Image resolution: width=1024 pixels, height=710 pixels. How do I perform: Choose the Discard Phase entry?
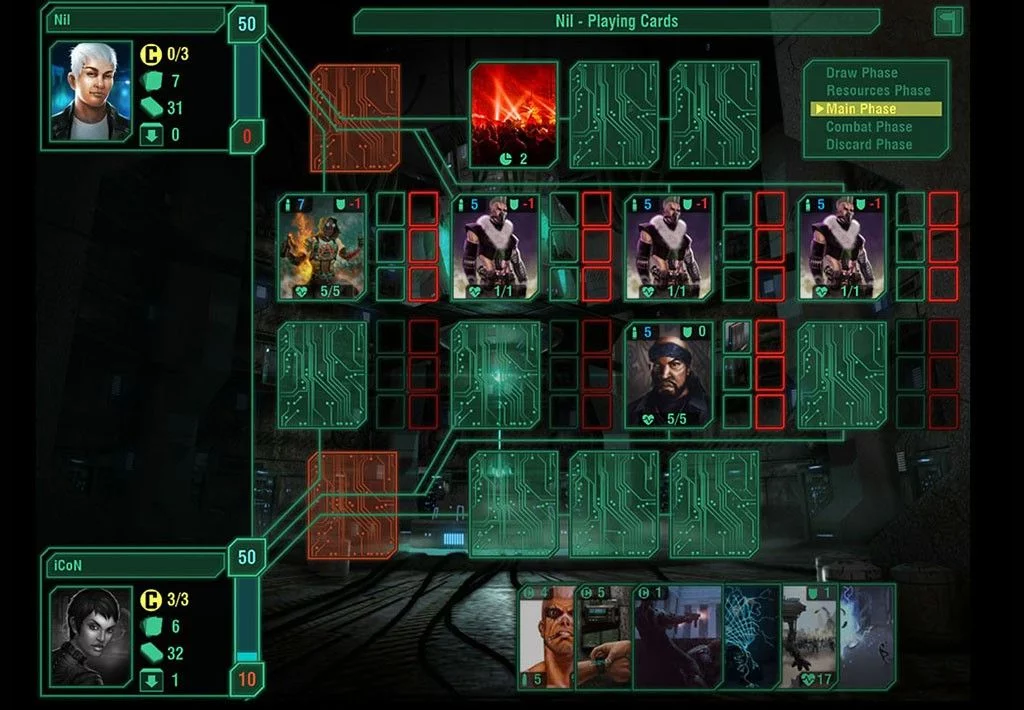[868, 145]
